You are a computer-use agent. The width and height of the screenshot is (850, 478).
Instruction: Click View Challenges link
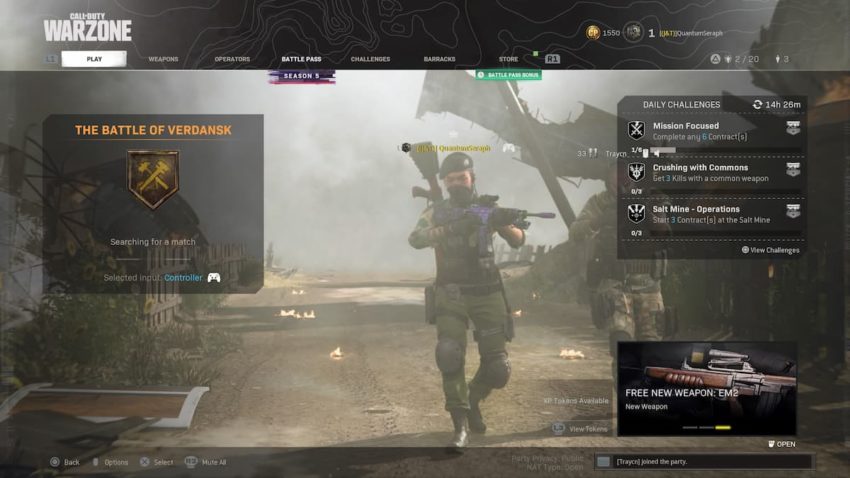[x=771, y=250]
